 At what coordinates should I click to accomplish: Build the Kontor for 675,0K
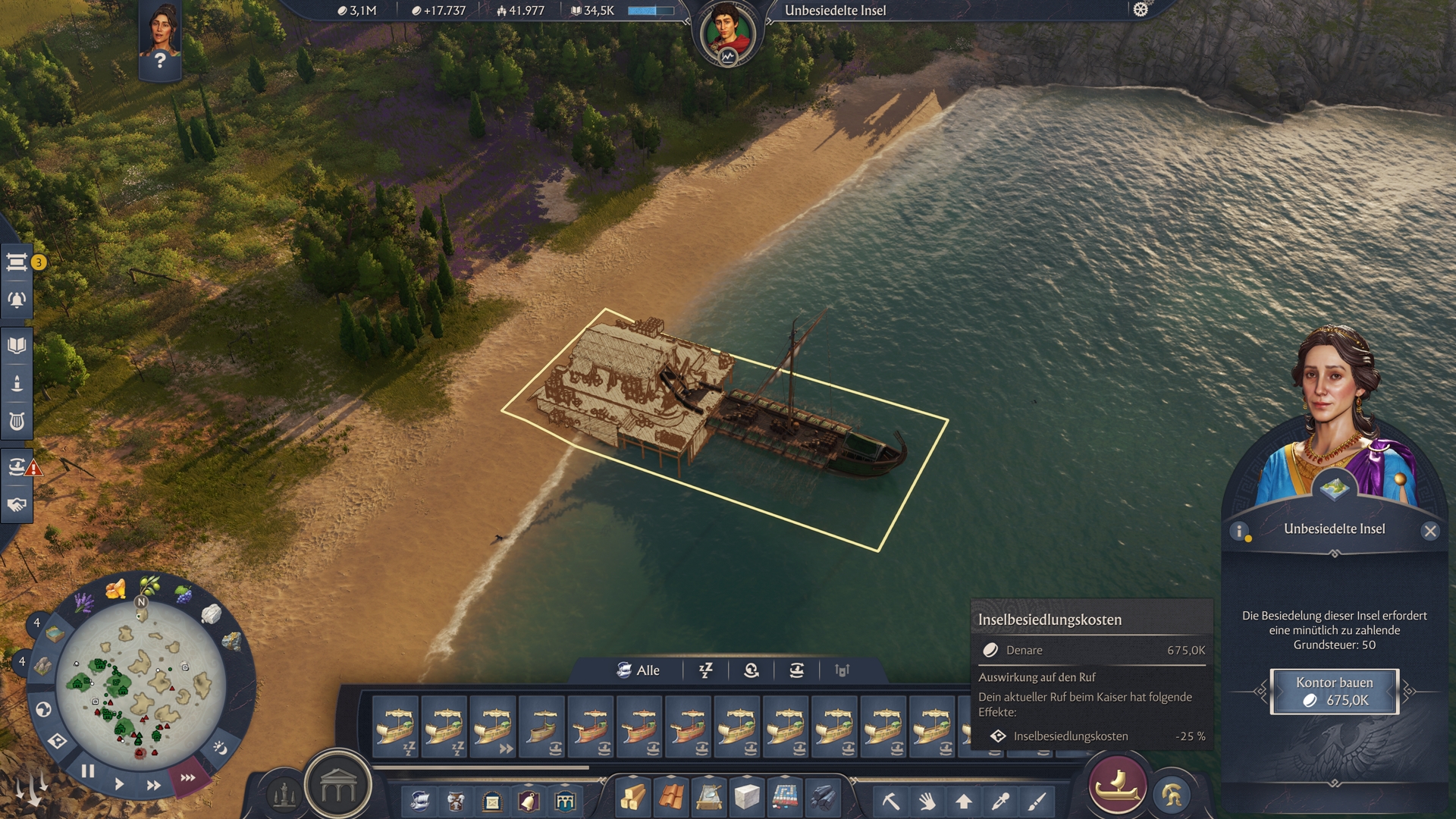pos(1334,692)
